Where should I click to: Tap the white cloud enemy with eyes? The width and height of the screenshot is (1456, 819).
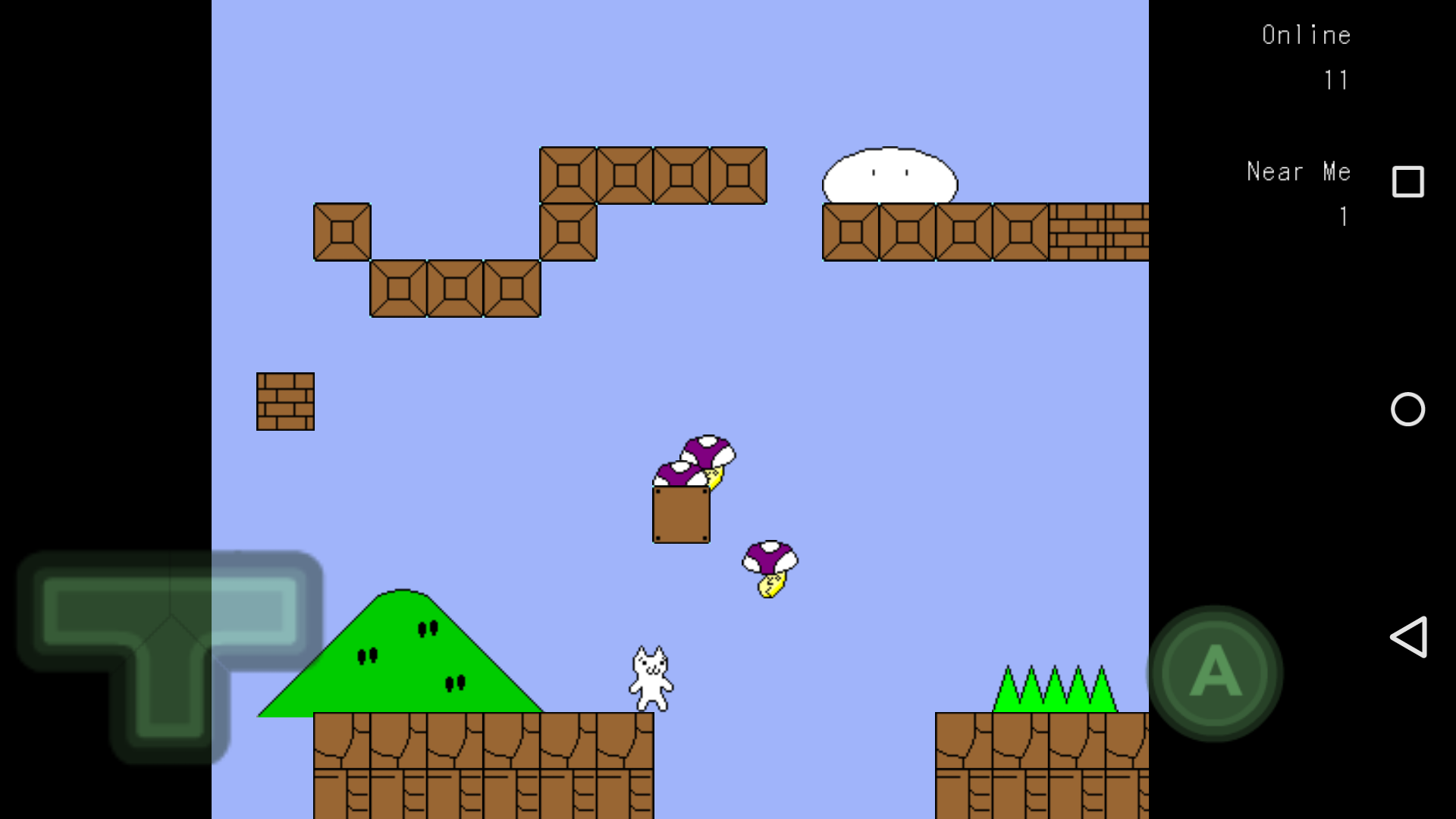point(889,173)
